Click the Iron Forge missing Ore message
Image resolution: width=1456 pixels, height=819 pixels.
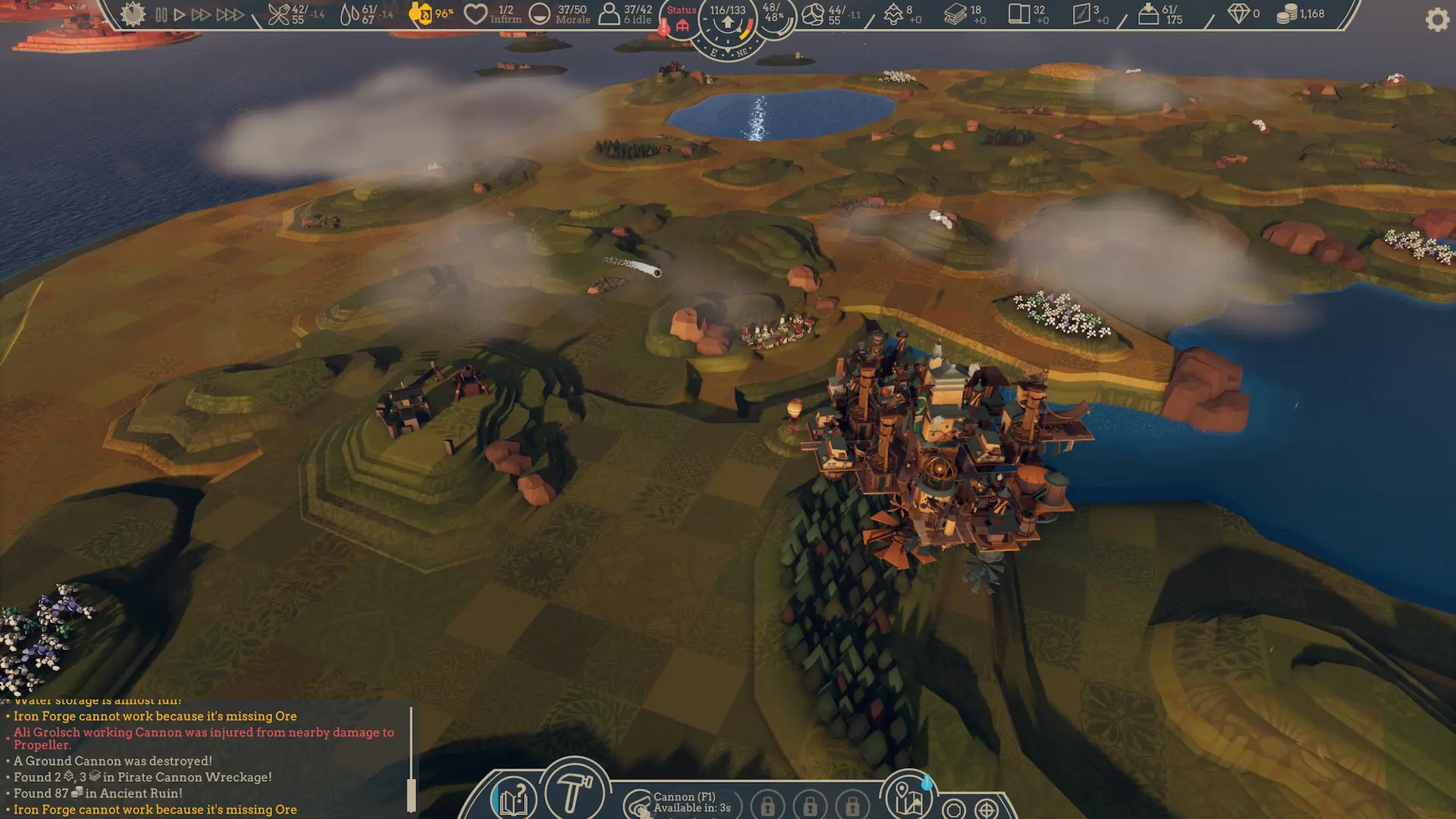152,716
